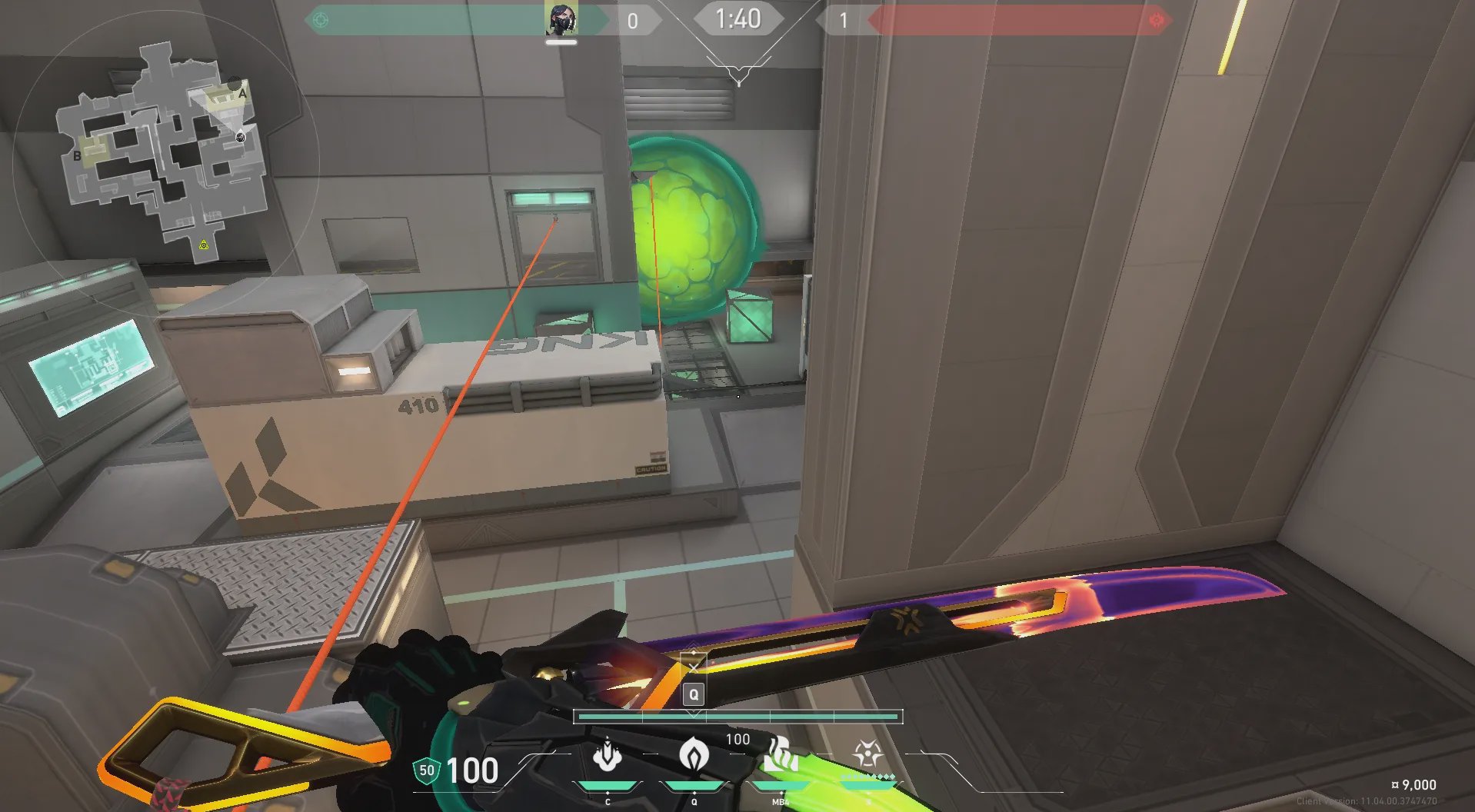Activate the Snake Bite ability icon
The width and height of the screenshot is (1475, 812).
[x=608, y=754]
